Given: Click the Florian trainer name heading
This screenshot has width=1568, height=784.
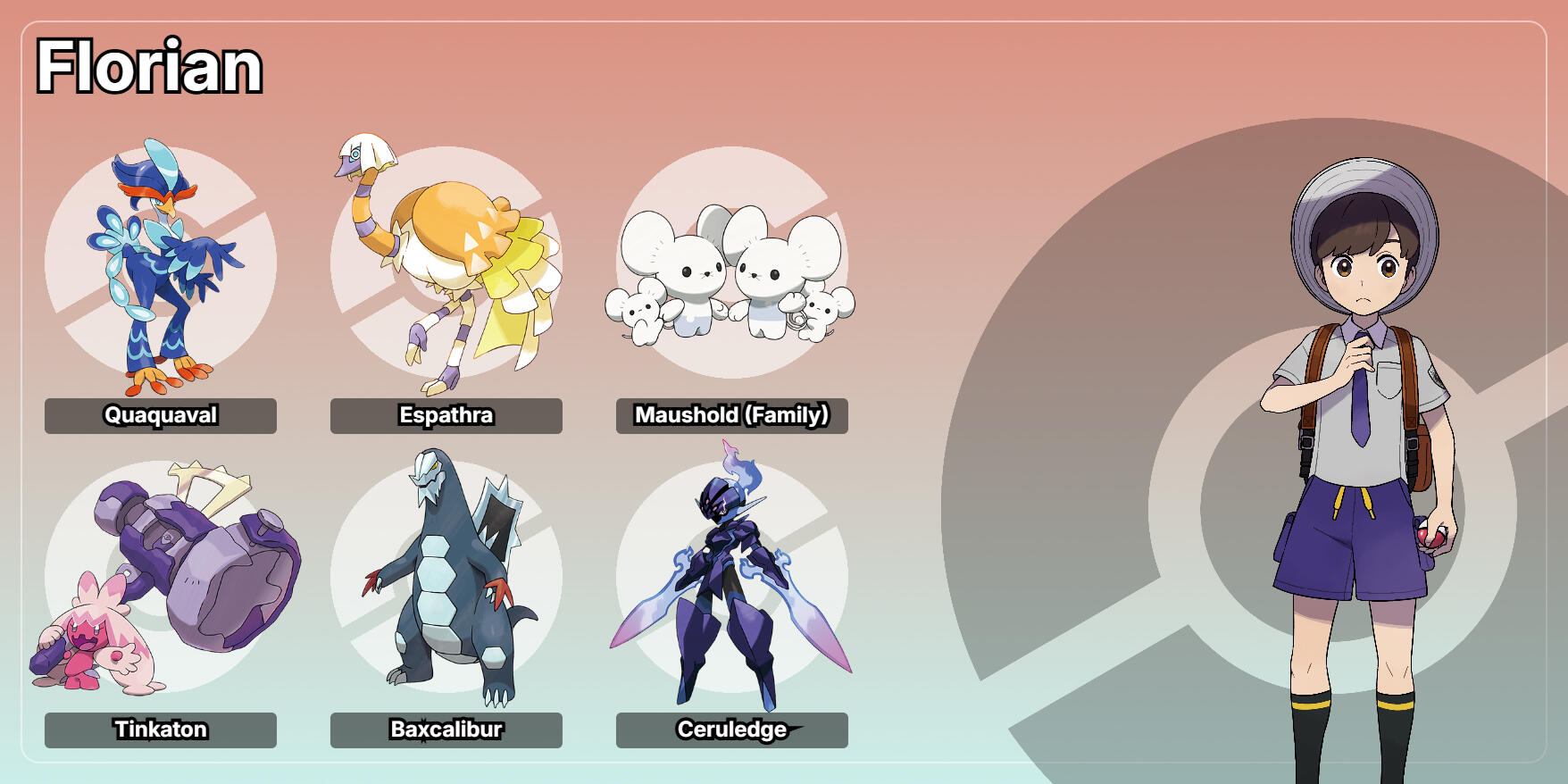Looking at the screenshot, I should tap(149, 67).
